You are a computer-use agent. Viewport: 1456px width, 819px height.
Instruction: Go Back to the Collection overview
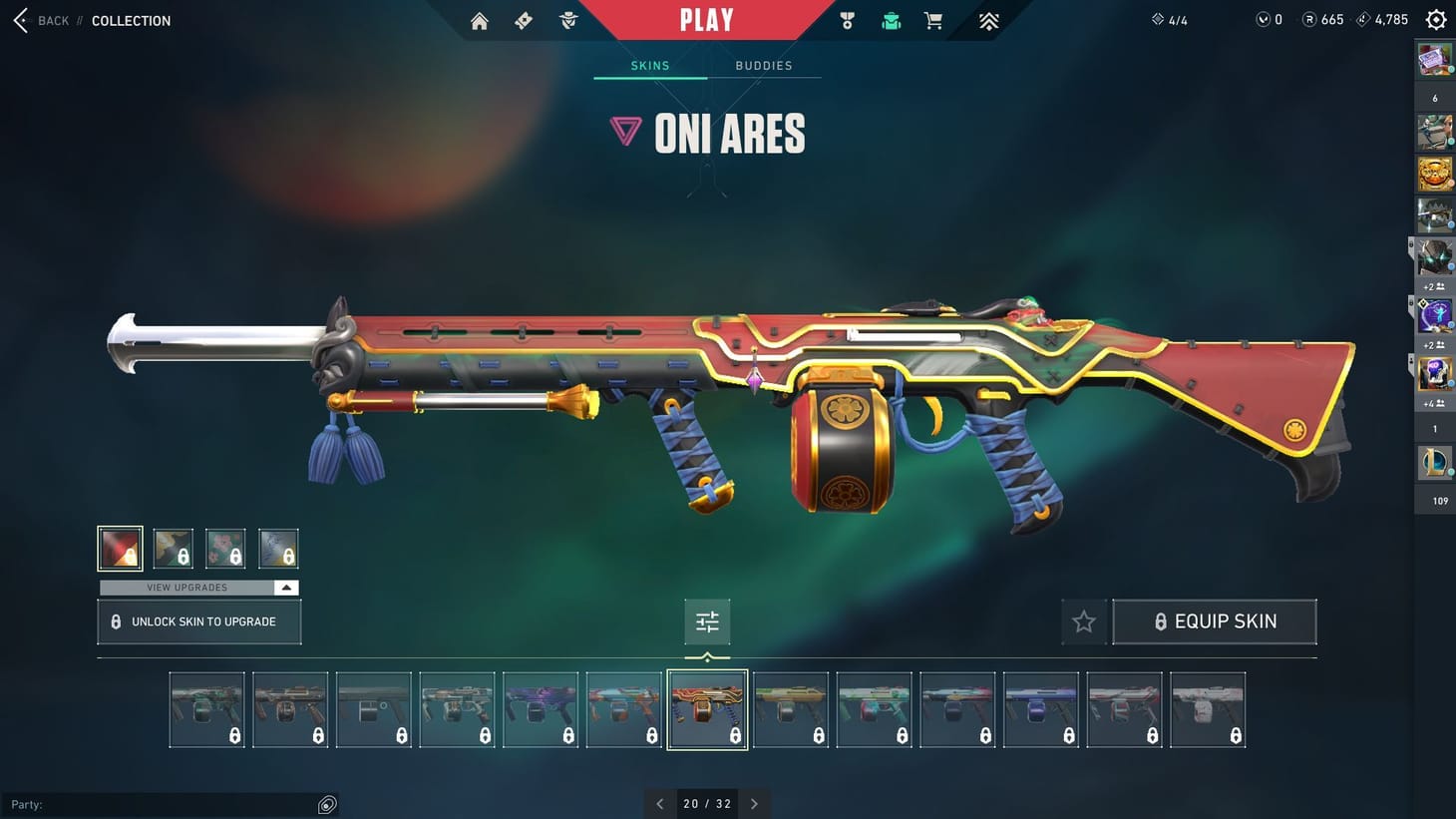[x=40, y=20]
